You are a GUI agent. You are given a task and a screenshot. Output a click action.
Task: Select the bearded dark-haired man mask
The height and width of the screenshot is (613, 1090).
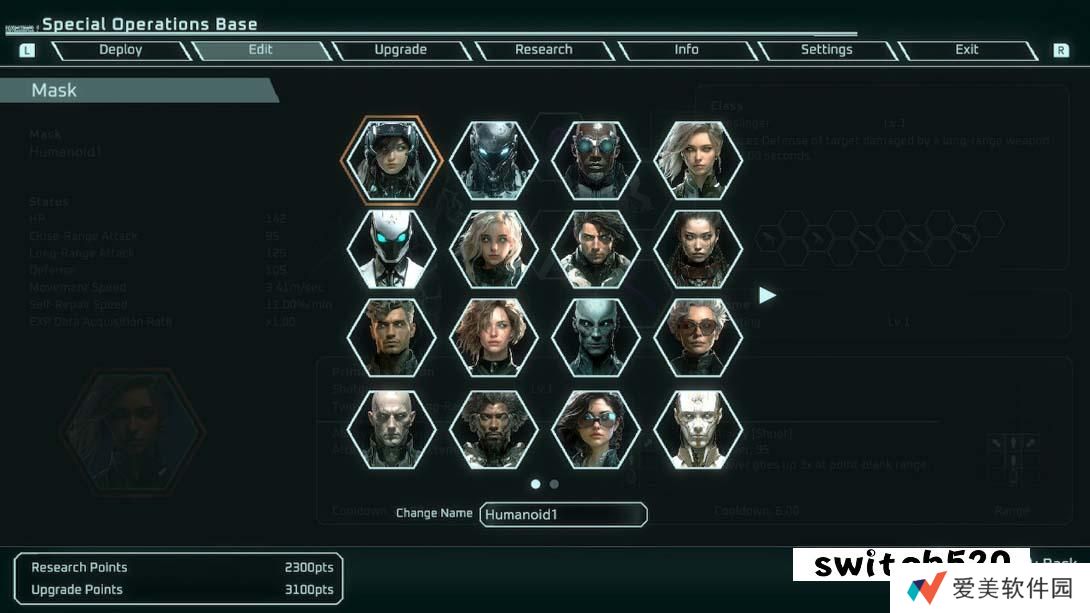[494, 428]
